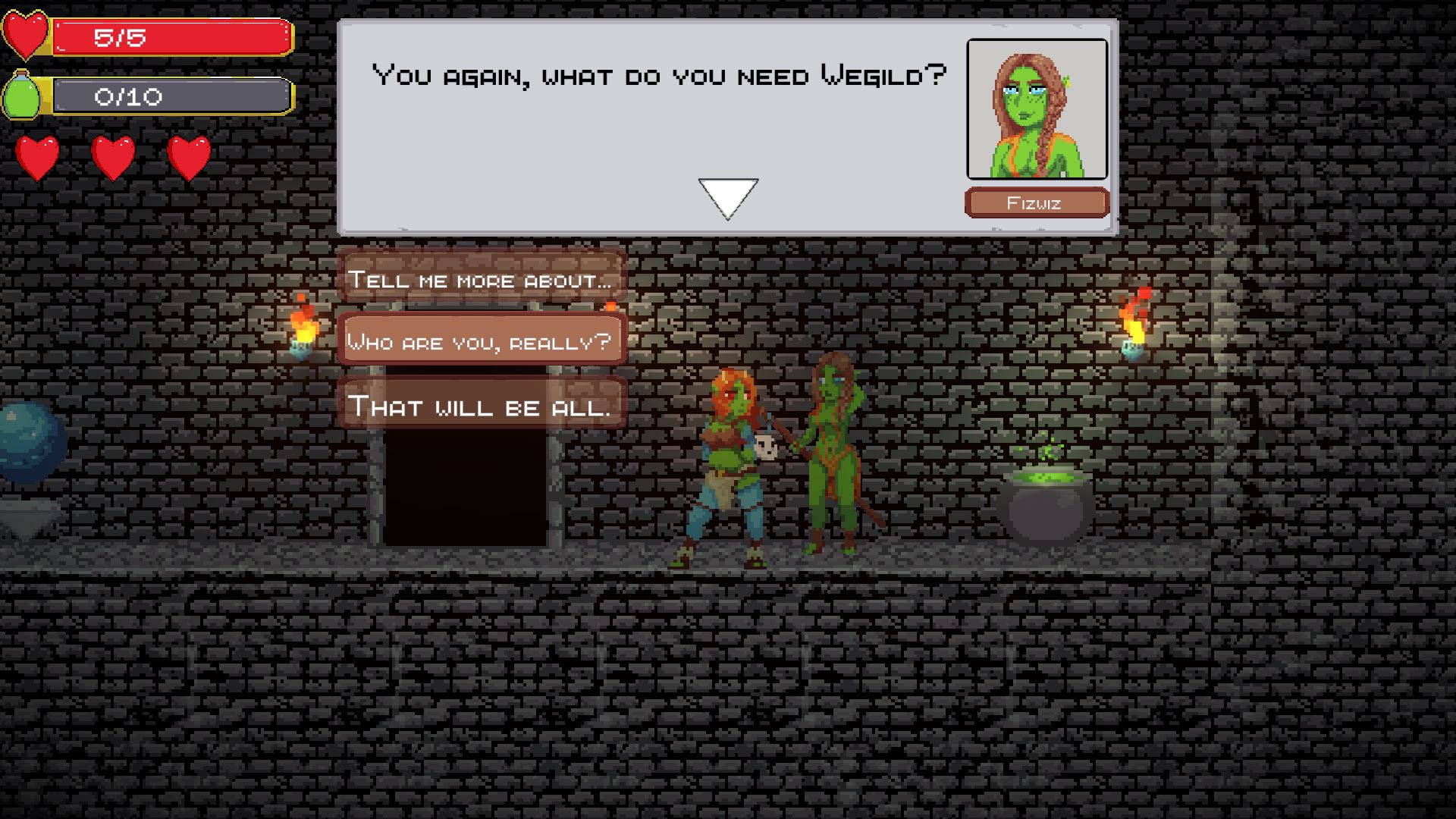Pick "That will be all." to end conversation
This screenshot has width=1456, height=819.
[x=481, y=406]
